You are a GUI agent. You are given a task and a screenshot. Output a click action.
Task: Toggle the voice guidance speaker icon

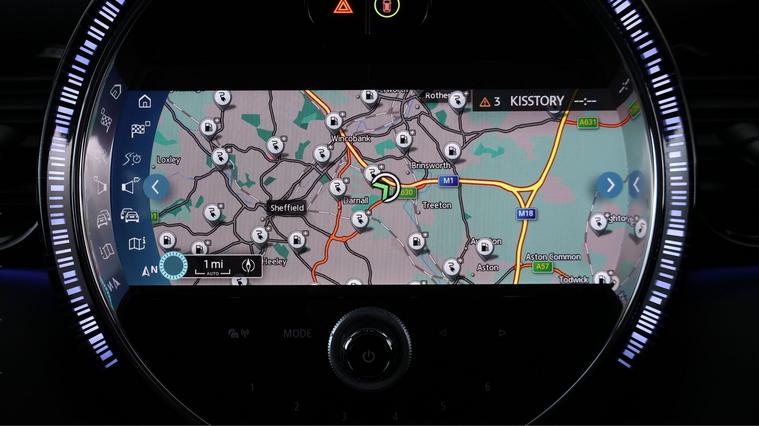tap(132, 186)
